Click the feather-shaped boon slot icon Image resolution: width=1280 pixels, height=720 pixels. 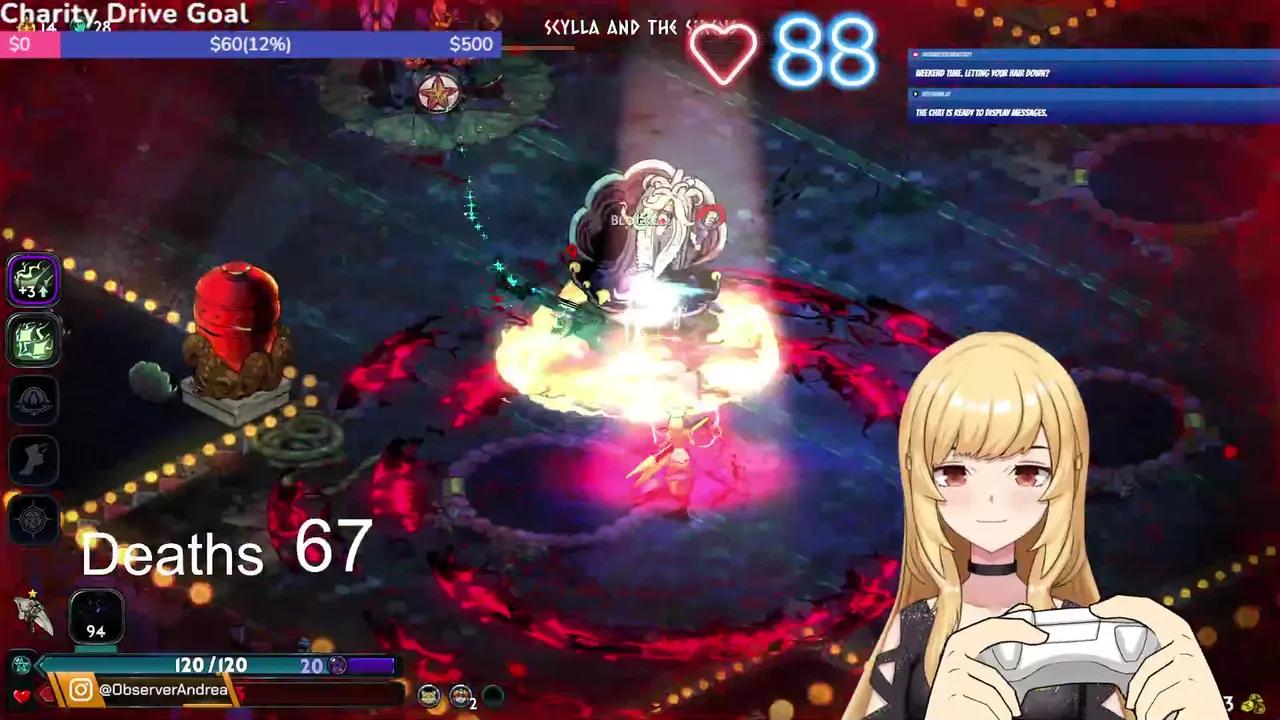coord(33,460)
